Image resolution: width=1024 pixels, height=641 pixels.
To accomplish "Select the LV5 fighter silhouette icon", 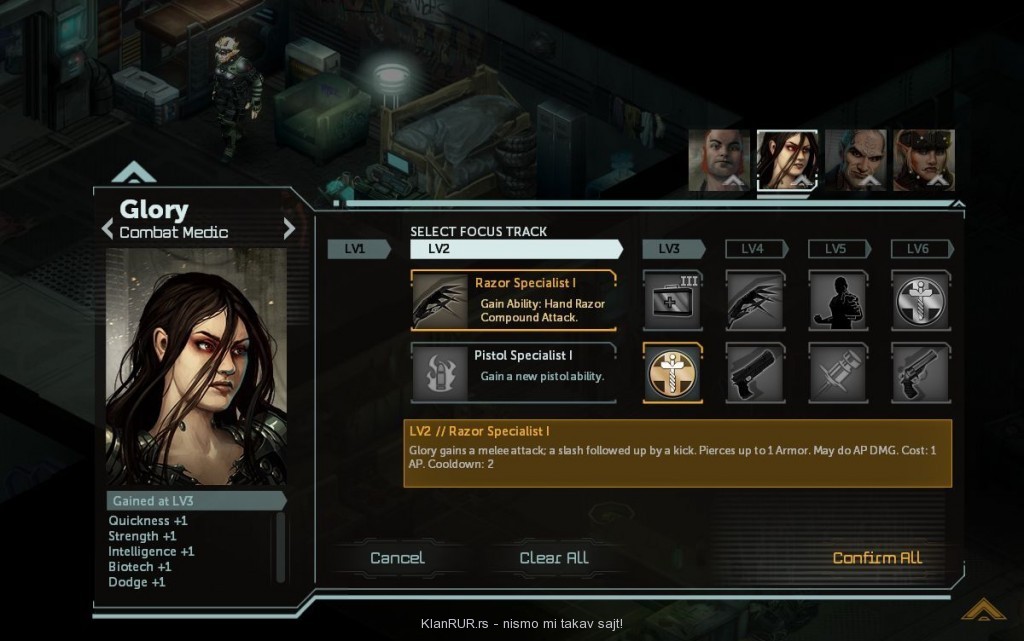I will [838, 300].
